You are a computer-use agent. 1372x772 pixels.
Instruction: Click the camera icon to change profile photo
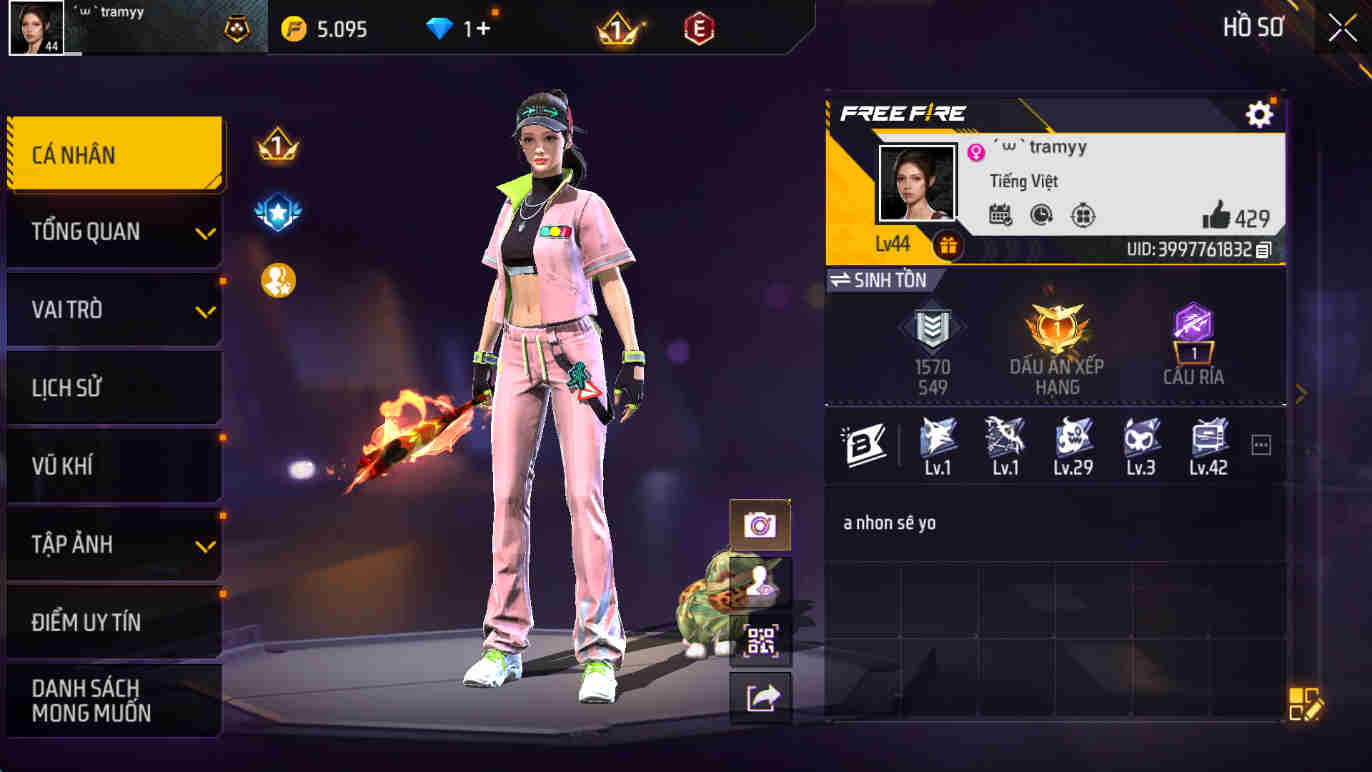761,524
